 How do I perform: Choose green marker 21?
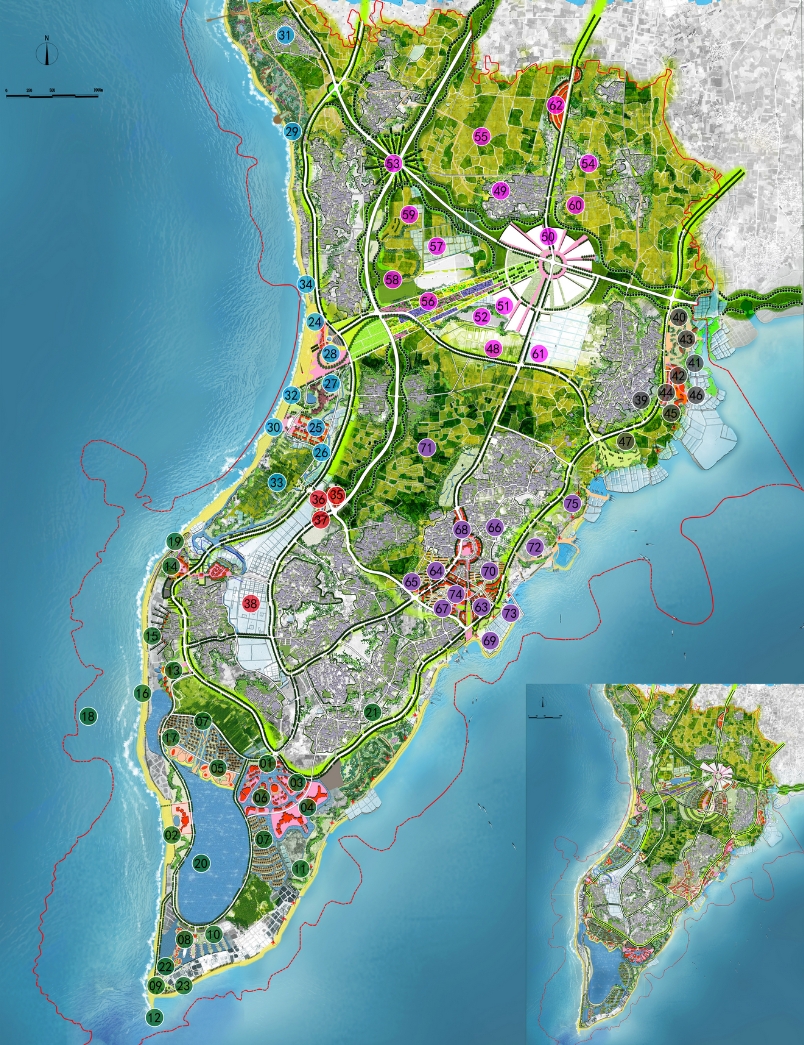371,712
